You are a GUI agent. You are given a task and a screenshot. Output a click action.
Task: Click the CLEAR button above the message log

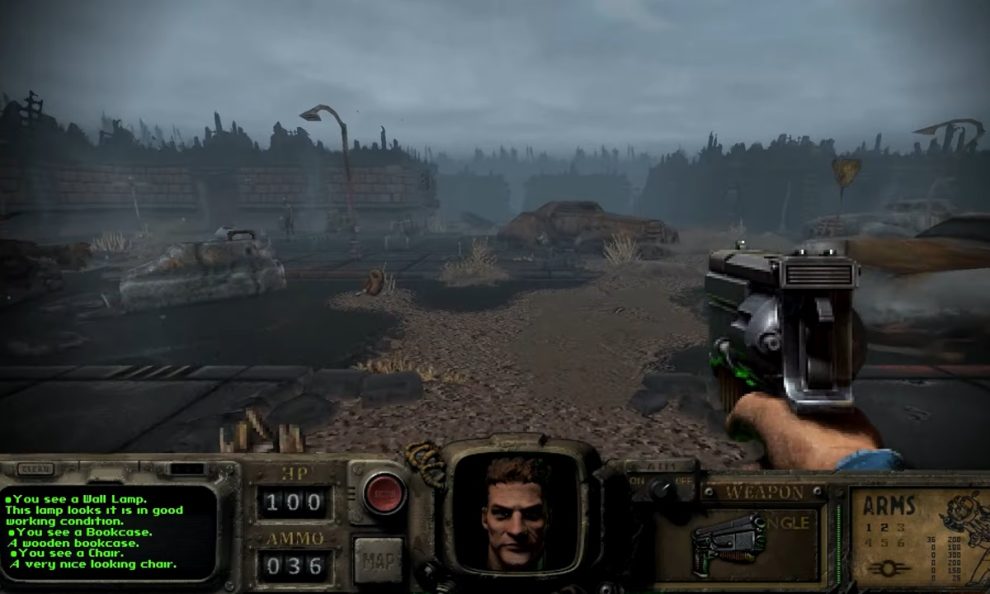pyautogui.click(x=36, y=468)
